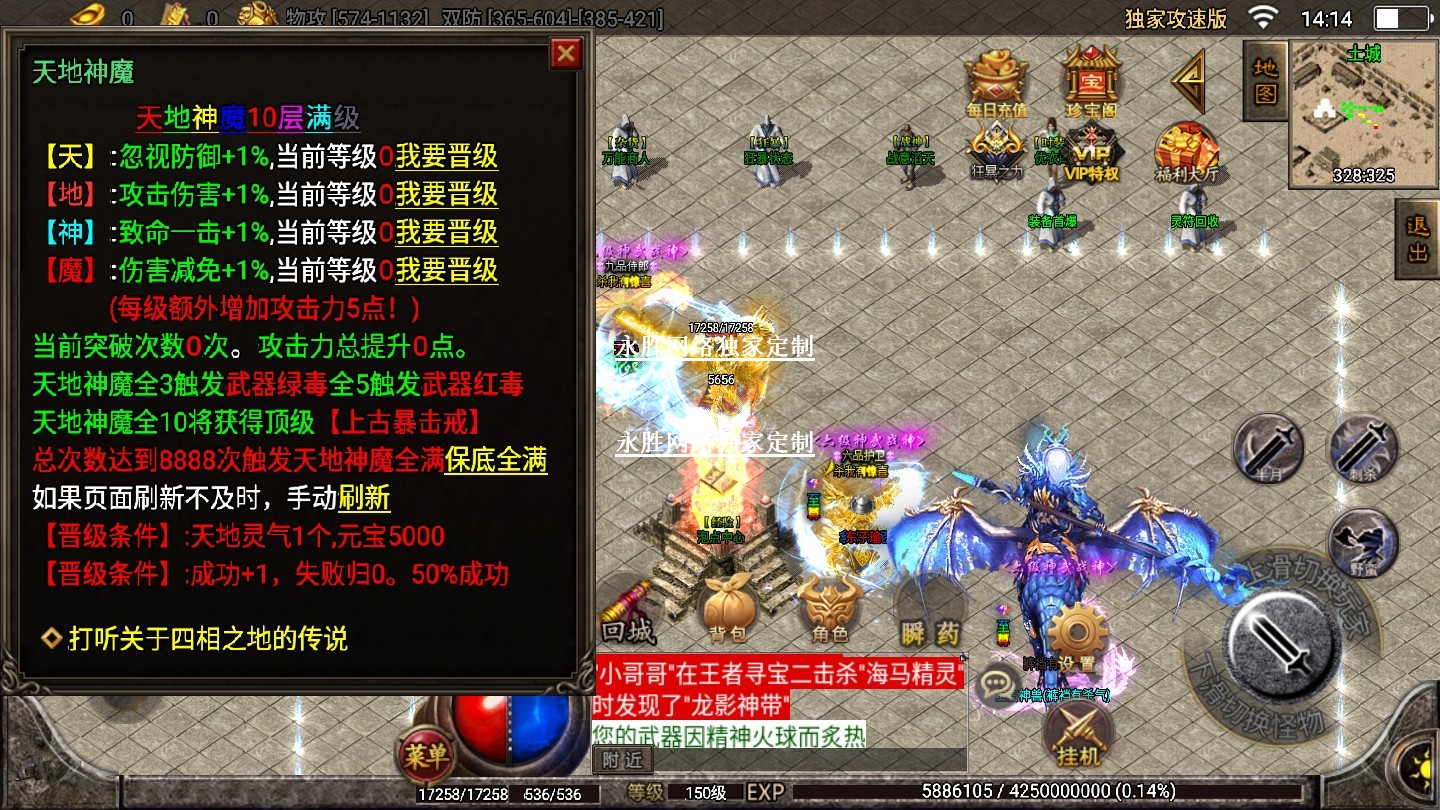Open the 福利大厅 welfare hall gift icon
Viewport: 1440px width, 810px height.
point(1186,155)
